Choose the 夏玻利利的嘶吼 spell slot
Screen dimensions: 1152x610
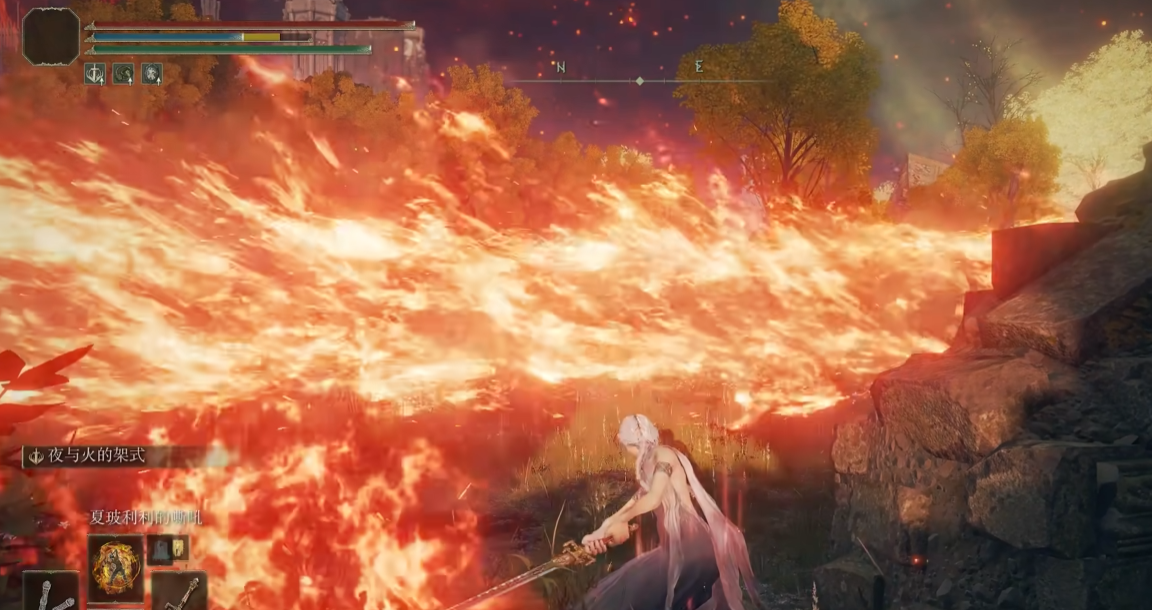(x=115, y=568)
